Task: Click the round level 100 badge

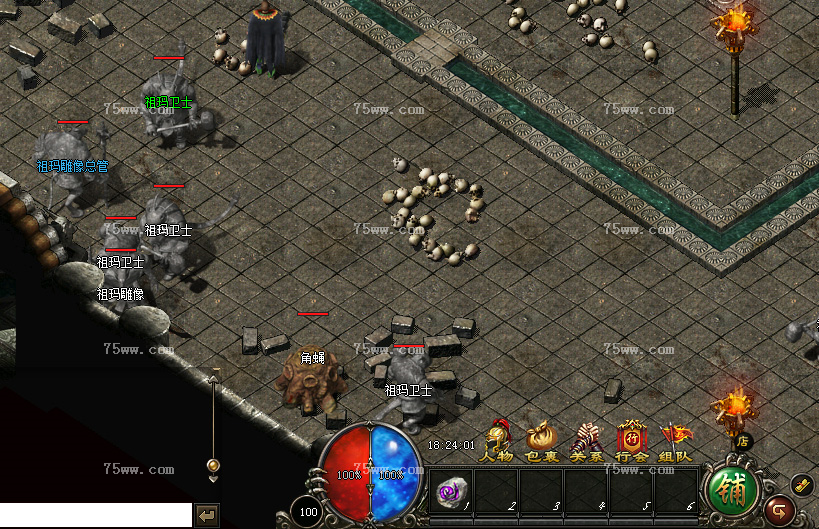Action: click(x=309, y=511)
